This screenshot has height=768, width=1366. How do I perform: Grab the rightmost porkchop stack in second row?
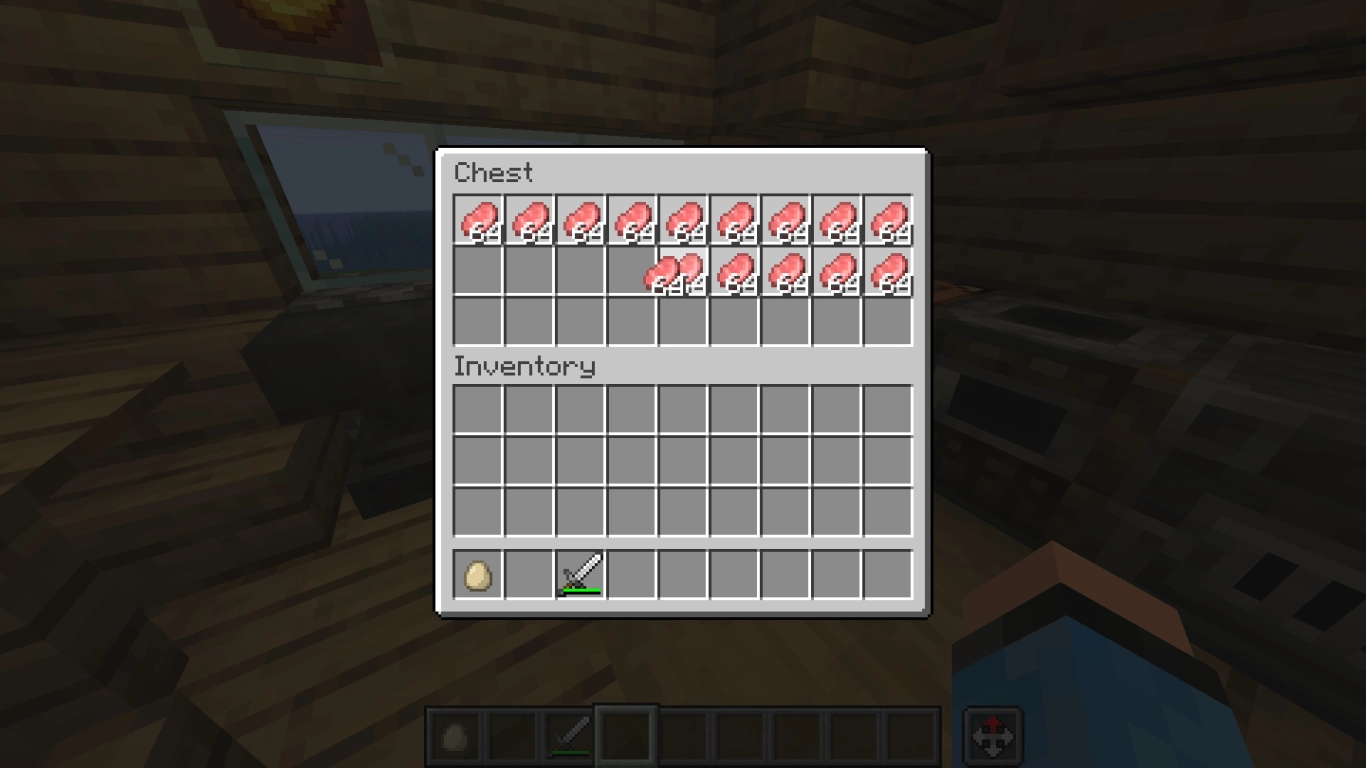[889, 272]
